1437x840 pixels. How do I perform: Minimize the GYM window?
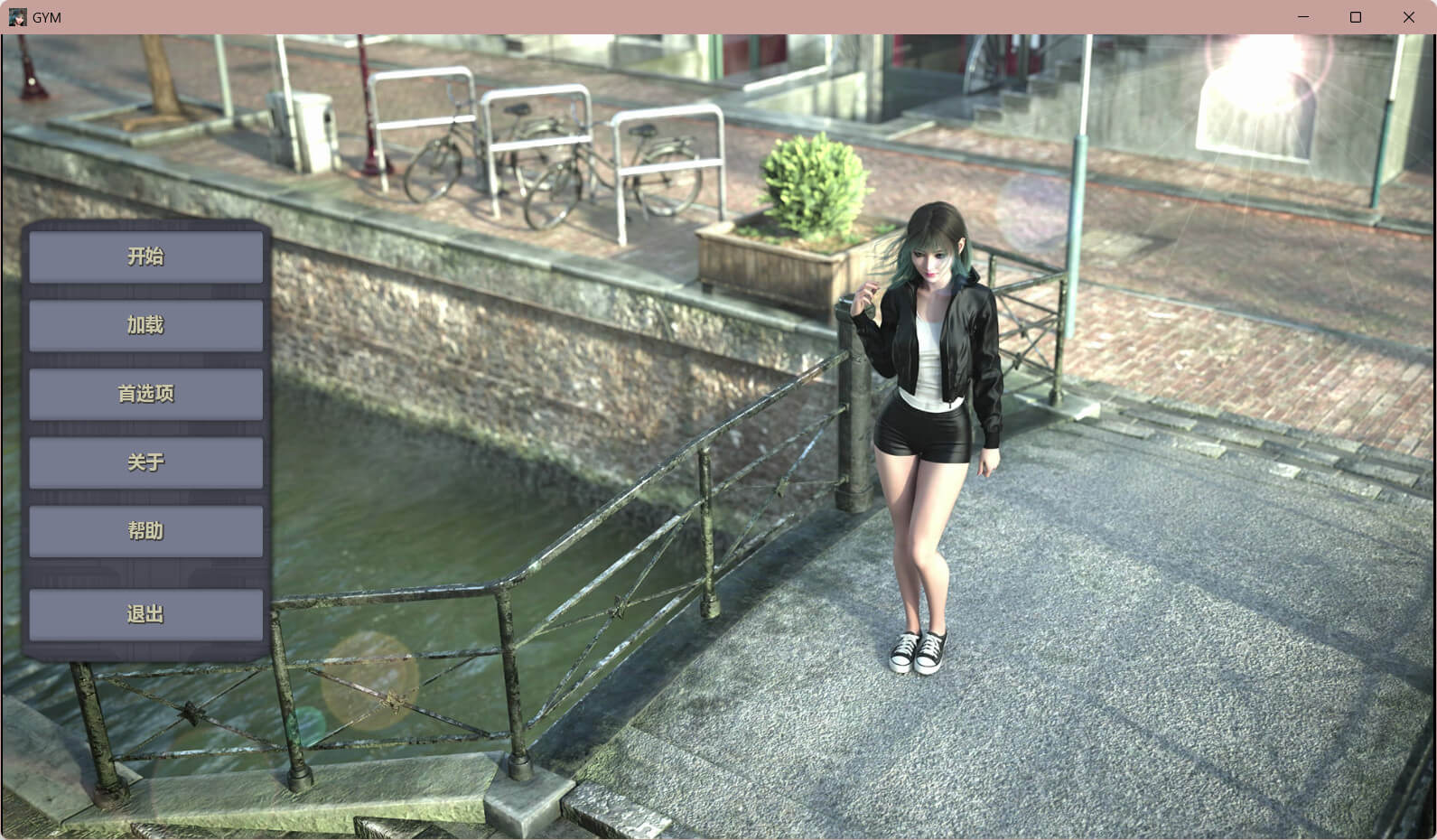point(1303,17)
